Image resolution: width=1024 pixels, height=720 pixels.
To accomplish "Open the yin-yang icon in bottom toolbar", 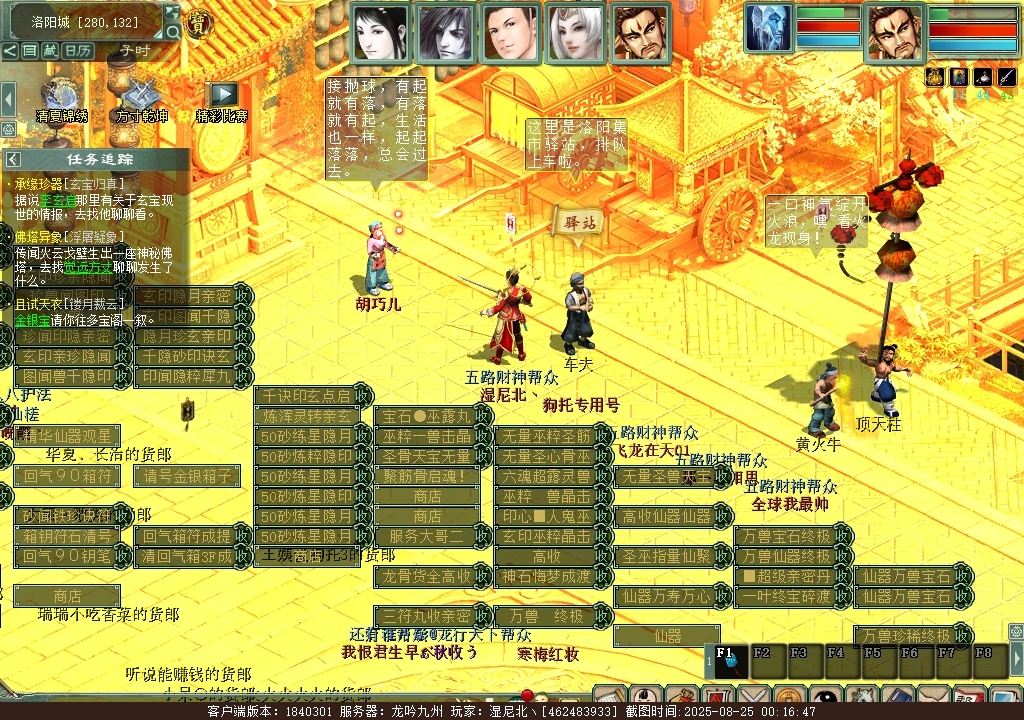I will [827, 697].
